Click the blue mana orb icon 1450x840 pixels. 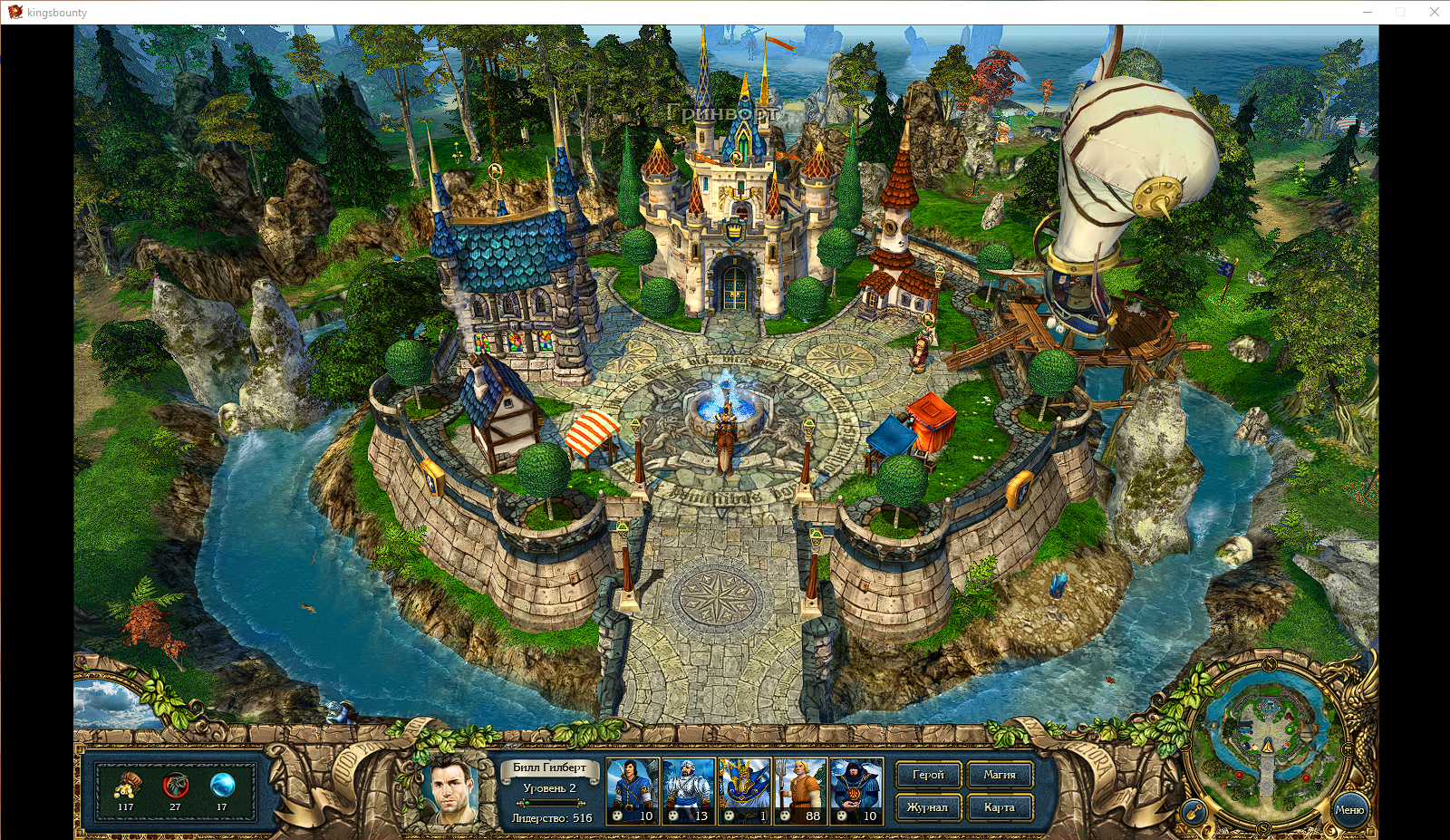(222, 785)
